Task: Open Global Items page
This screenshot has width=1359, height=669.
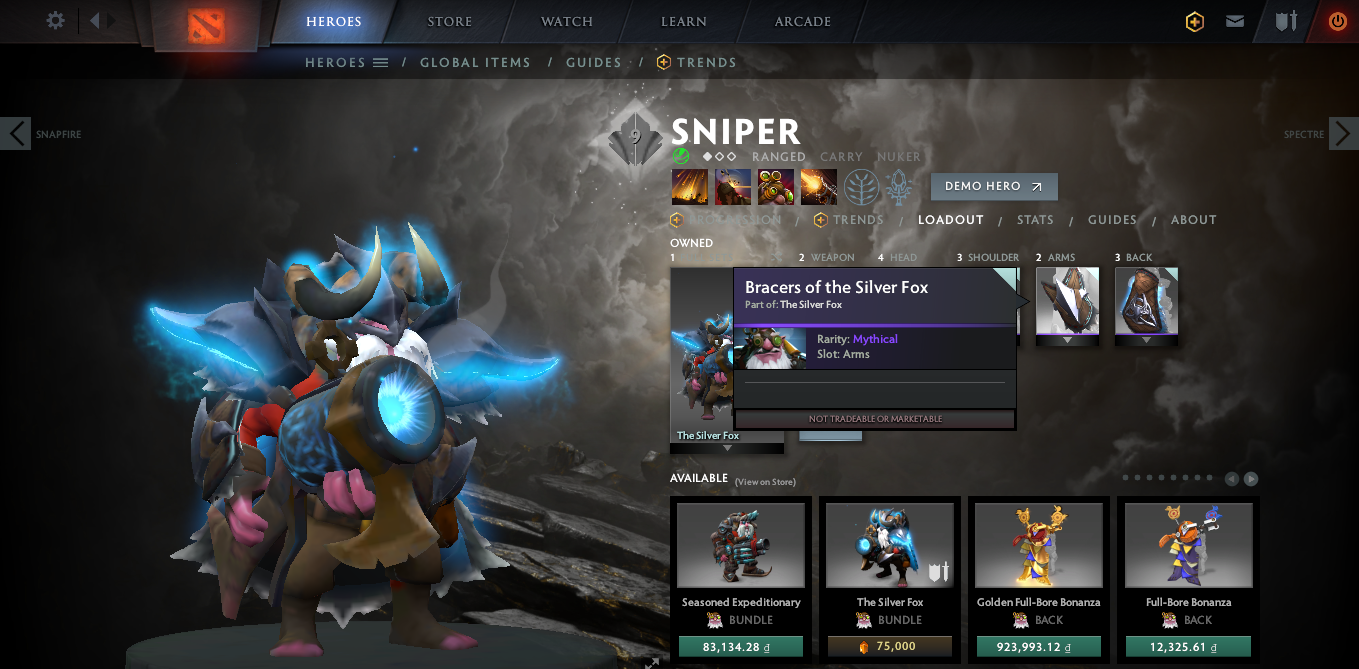Action: point(475,62)
